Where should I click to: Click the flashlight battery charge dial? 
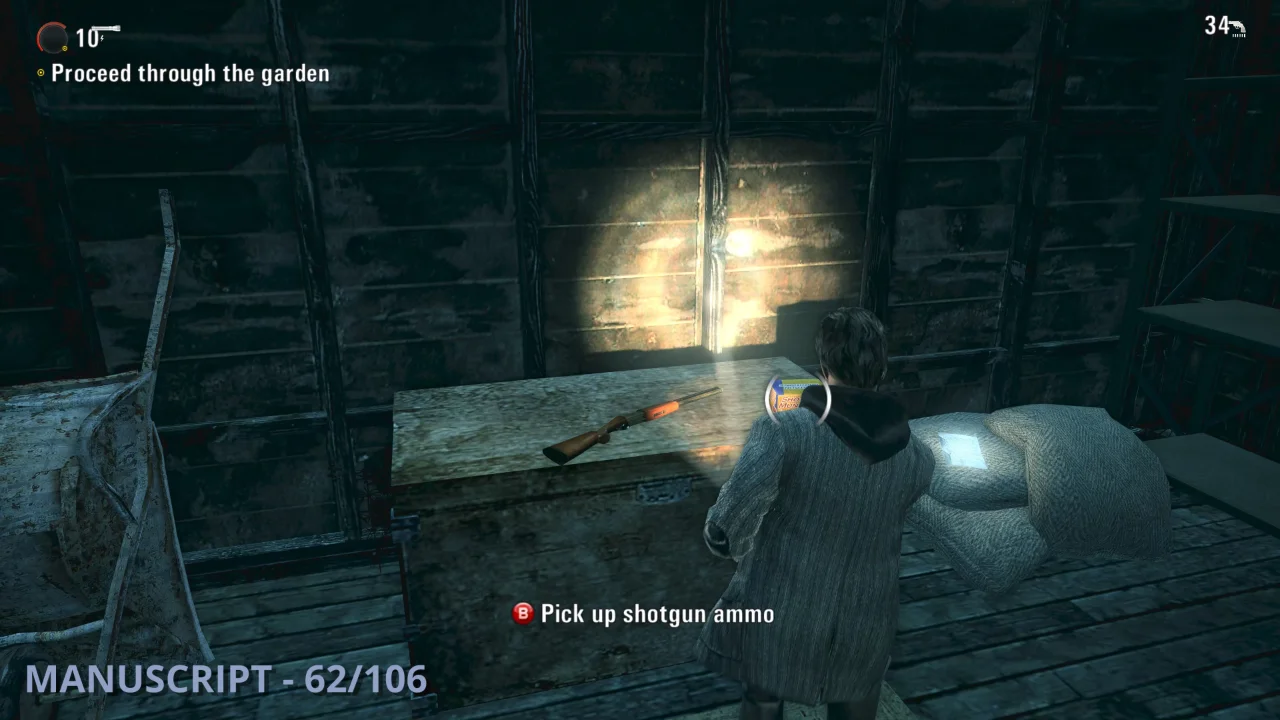pos(52,36)
